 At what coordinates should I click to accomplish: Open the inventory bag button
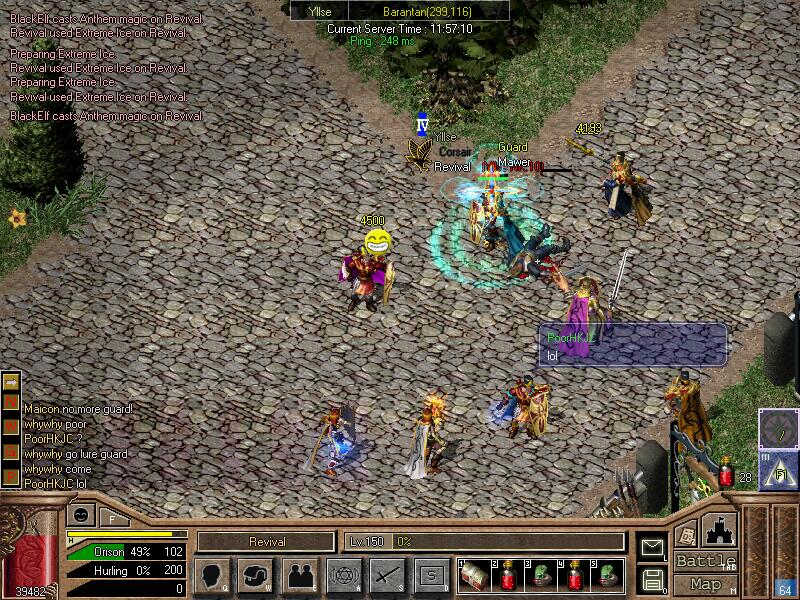(255, 575)
